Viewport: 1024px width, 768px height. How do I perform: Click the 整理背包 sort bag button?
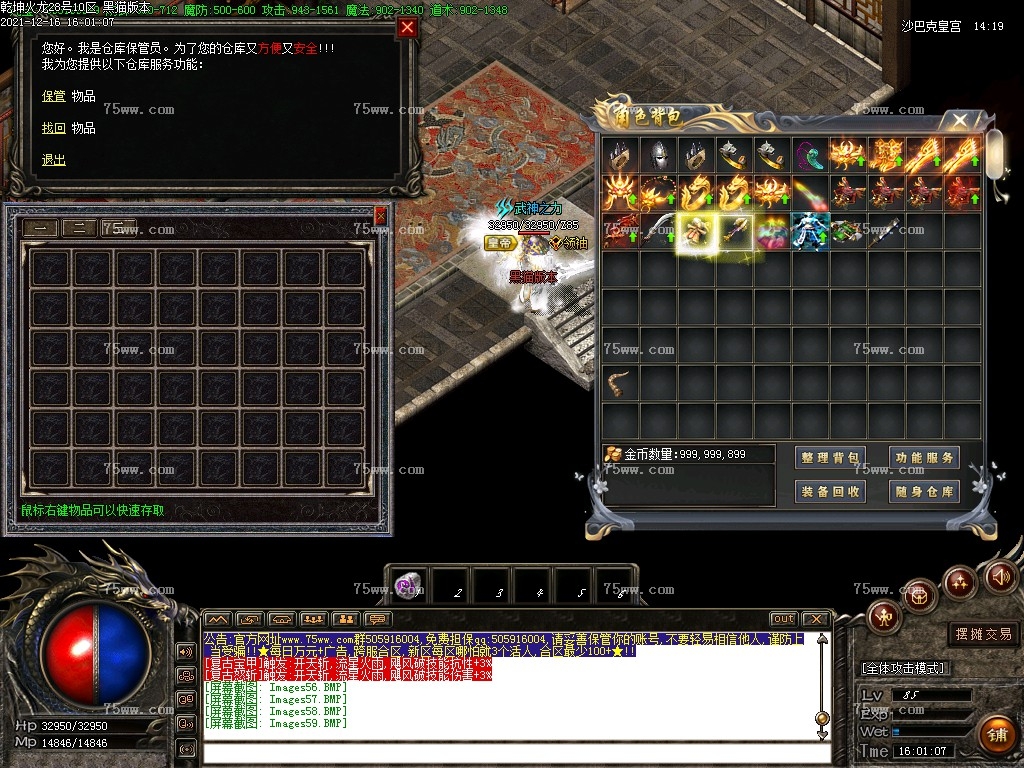click(x=831, y=458)
